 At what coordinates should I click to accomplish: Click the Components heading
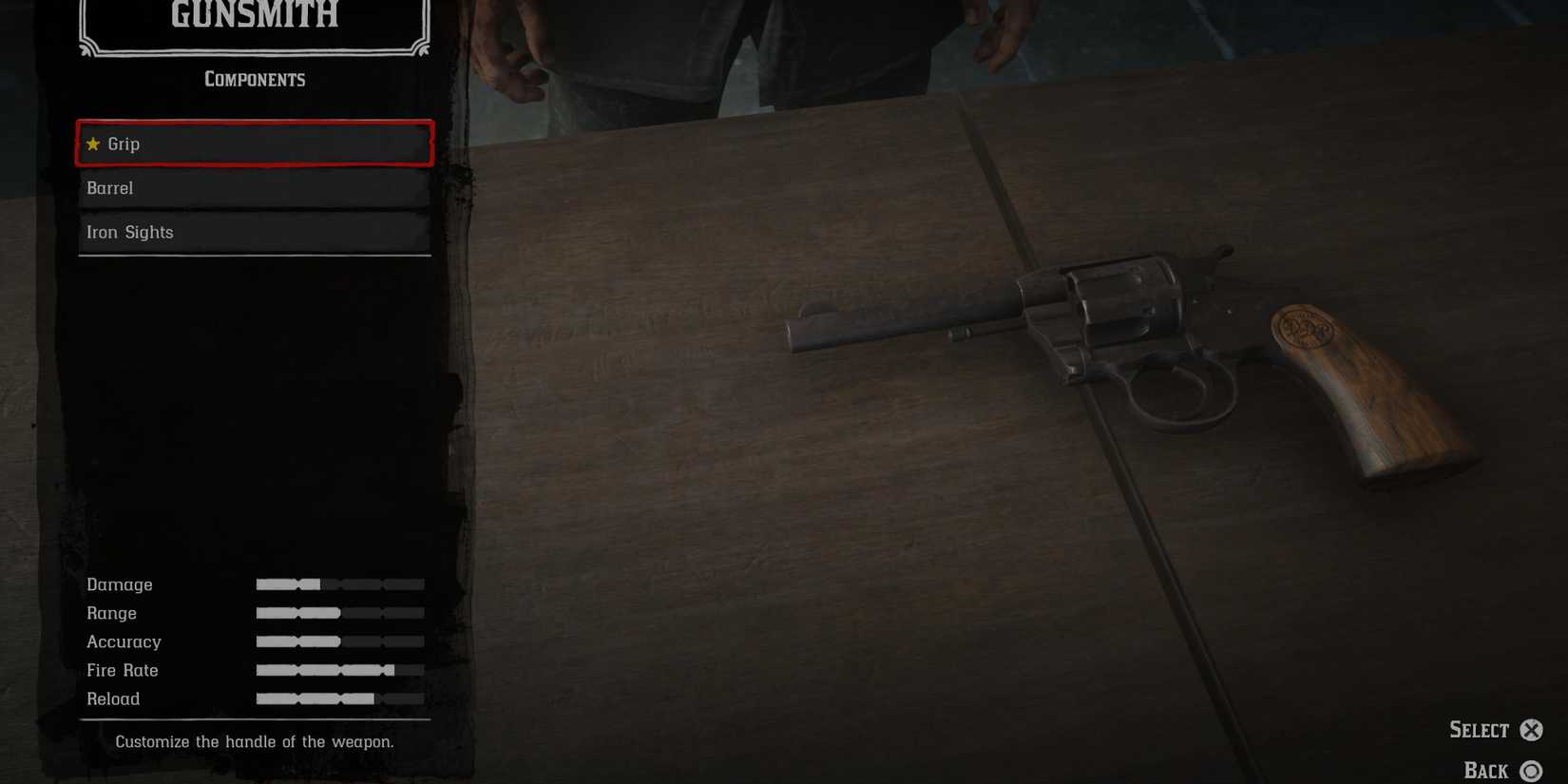(x=253, y=80)
